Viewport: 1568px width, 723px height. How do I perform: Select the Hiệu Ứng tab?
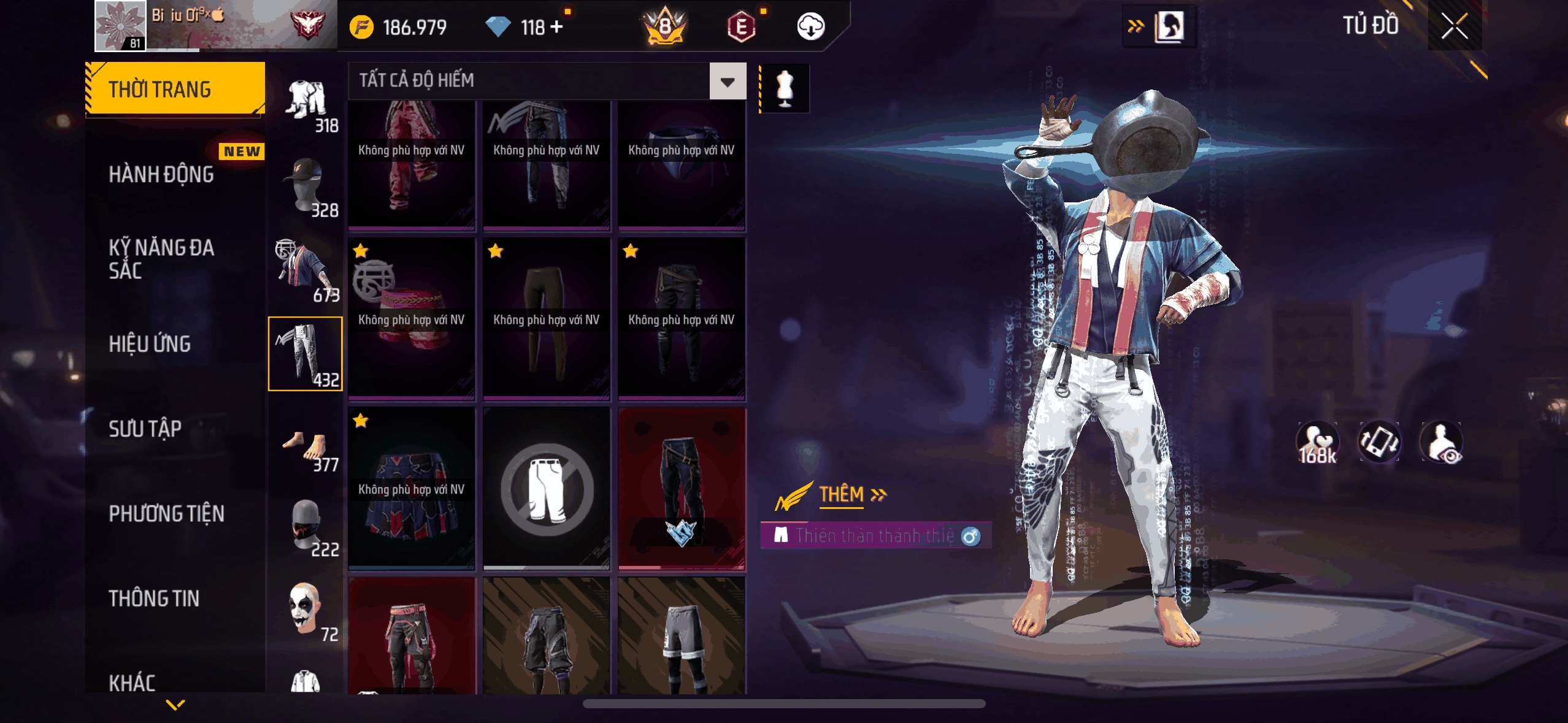coord(150,344)
